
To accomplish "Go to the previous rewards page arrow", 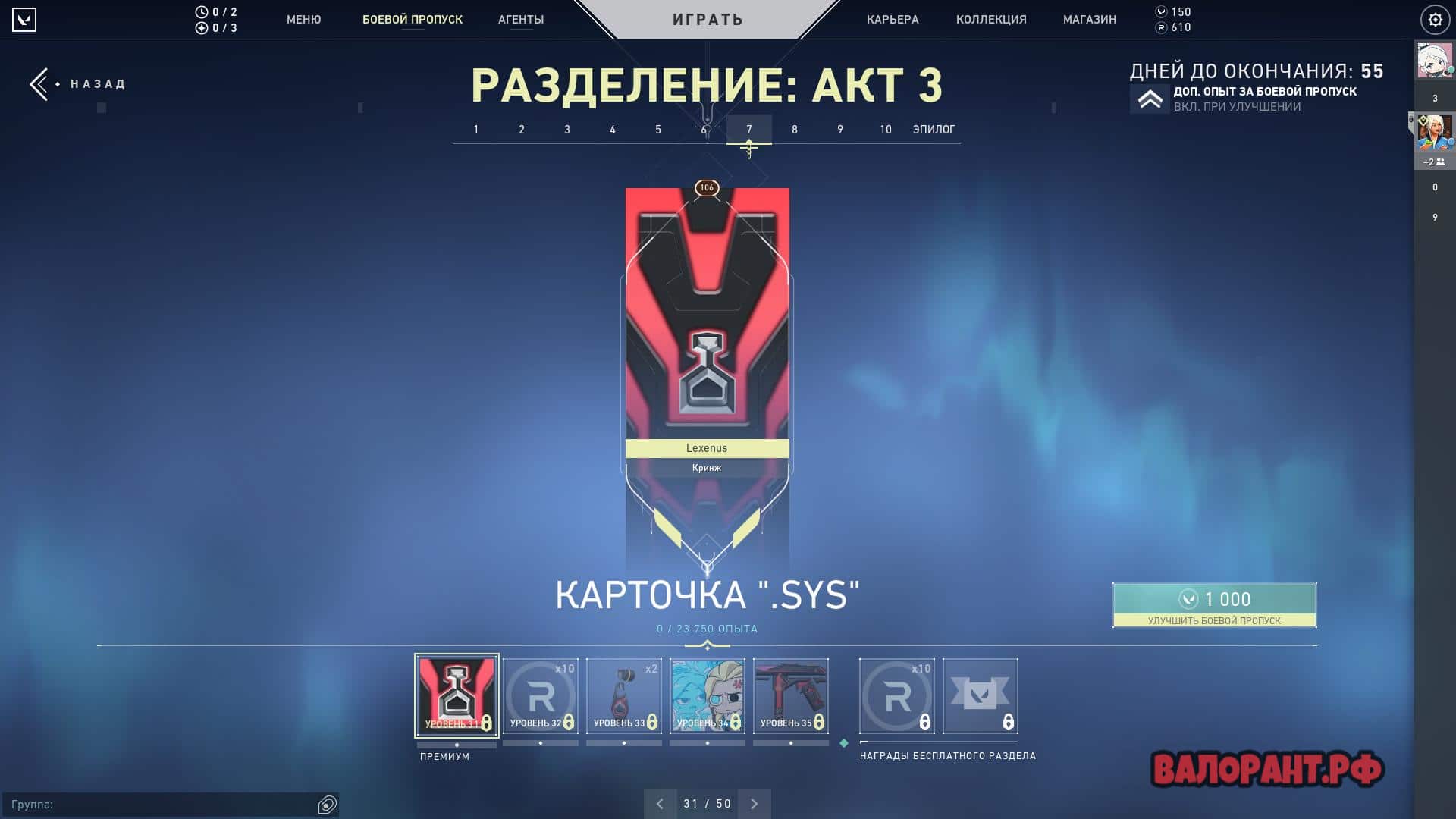I will [x=660, y=804].
